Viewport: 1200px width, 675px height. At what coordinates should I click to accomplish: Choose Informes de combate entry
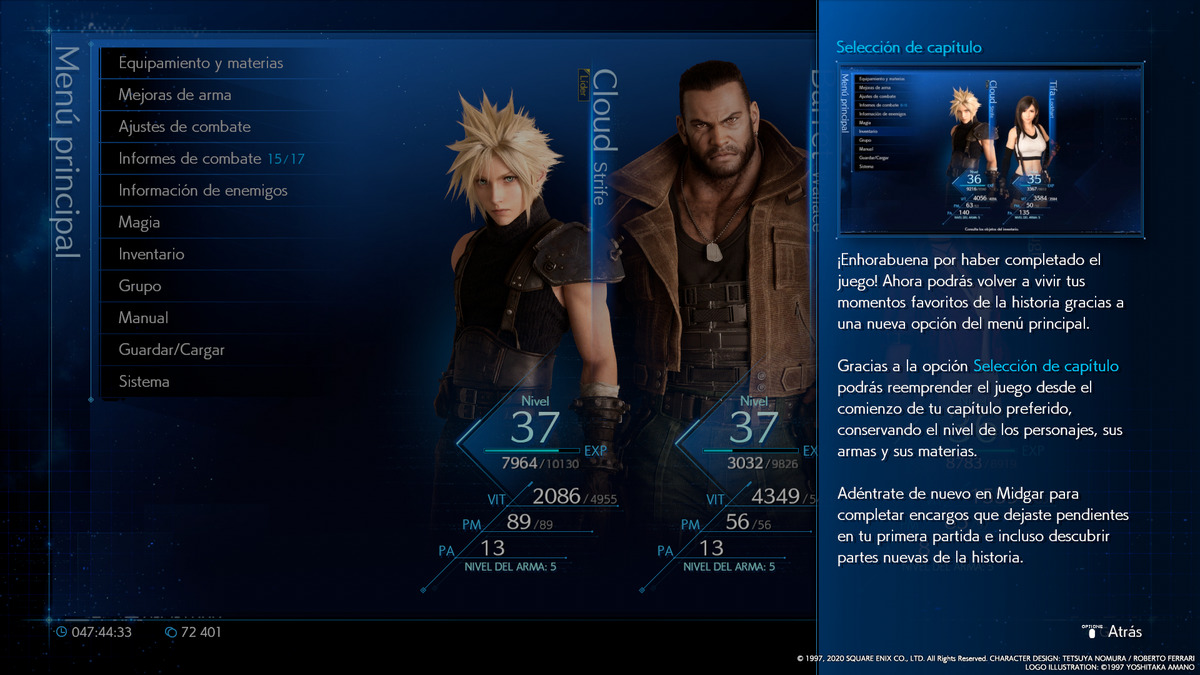(211, 159)
